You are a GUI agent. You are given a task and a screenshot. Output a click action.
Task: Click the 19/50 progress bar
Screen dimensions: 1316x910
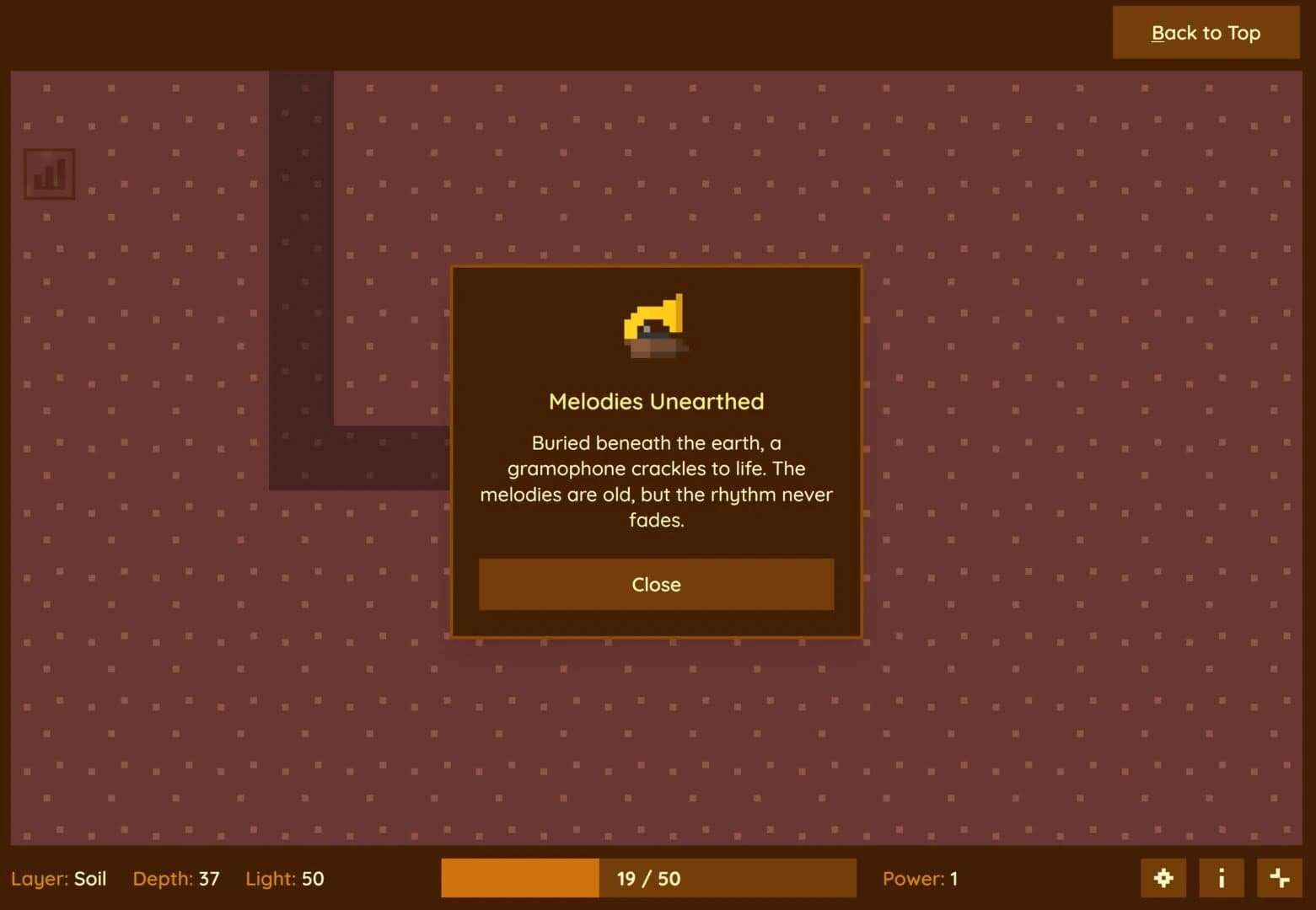coord(647,878)
